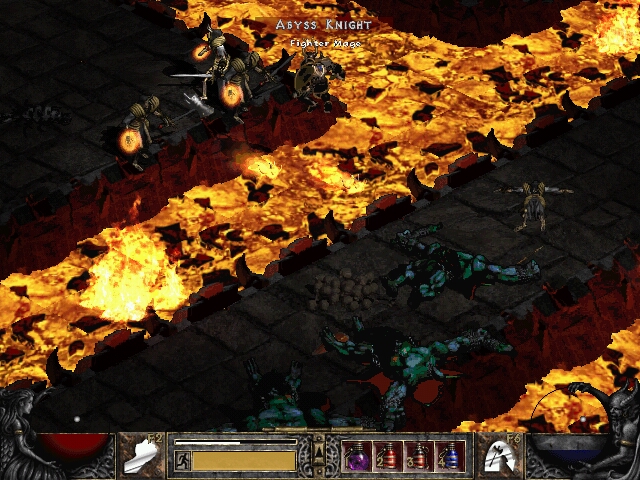
Task: Drink the red healing potion in belt slot 3
Action: (419, 456)
